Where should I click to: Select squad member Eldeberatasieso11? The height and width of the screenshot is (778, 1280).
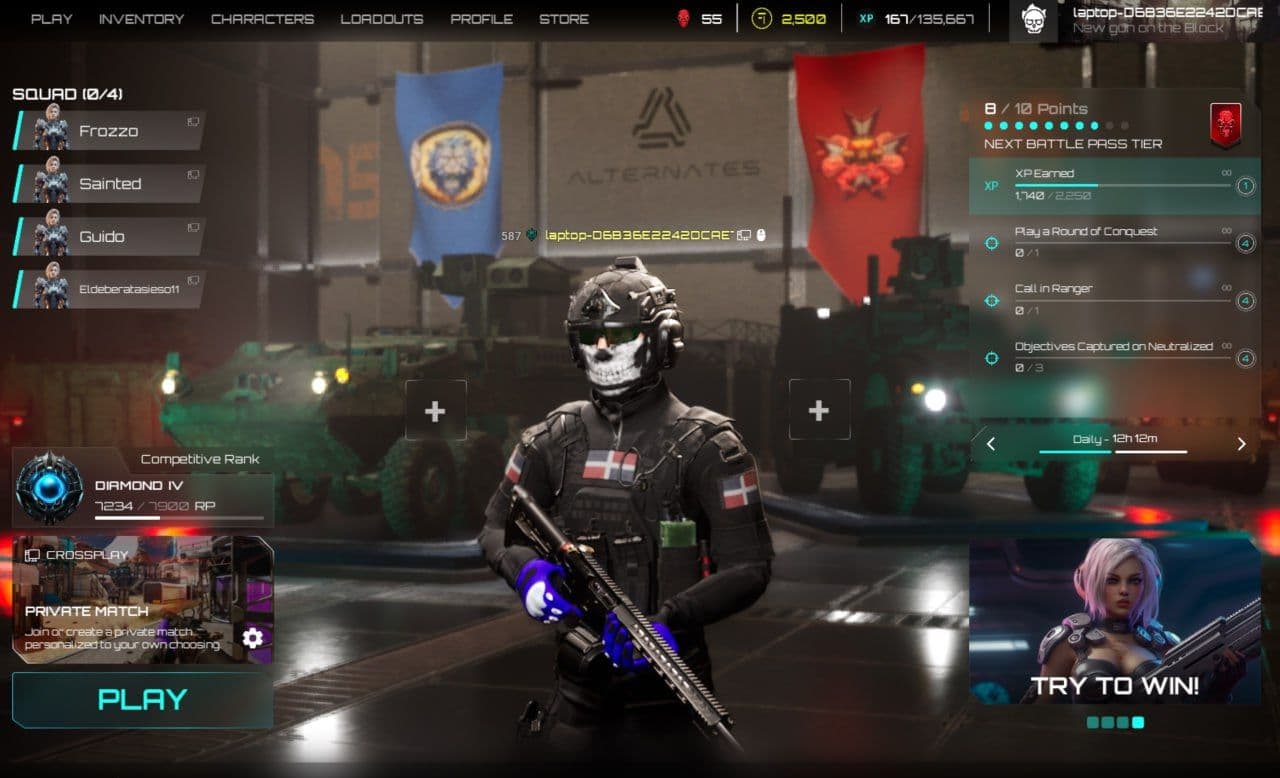coord(108,289)
